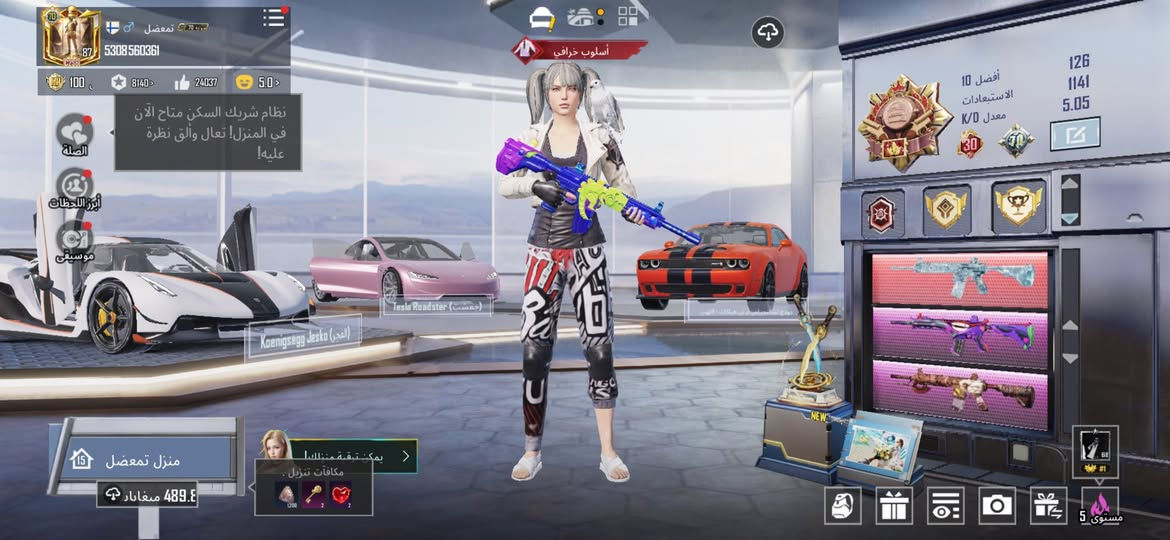Open the gift box button

click(x=894, y=505)
